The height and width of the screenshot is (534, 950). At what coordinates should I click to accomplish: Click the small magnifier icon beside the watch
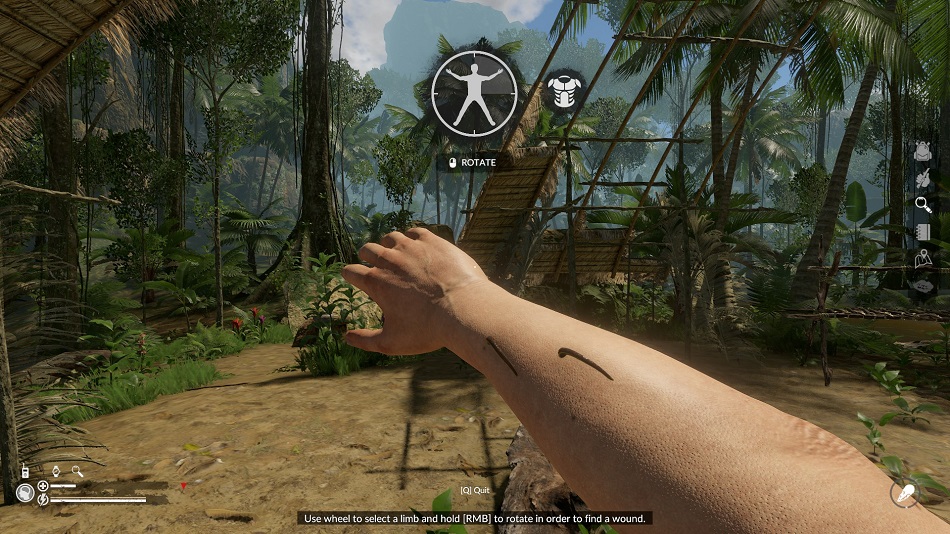click(x=76, y=471)
